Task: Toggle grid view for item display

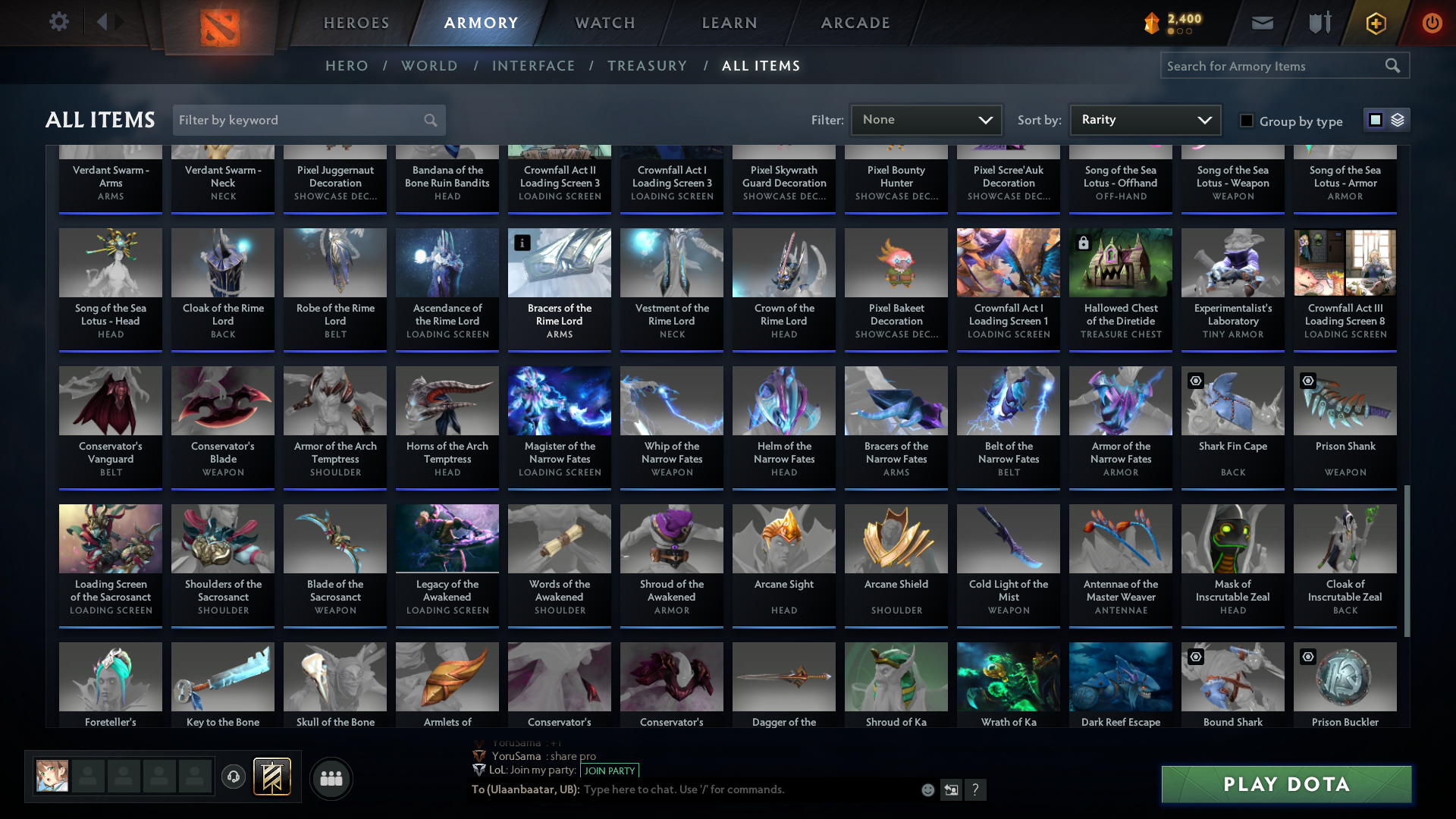Action: coord(1376,120)
